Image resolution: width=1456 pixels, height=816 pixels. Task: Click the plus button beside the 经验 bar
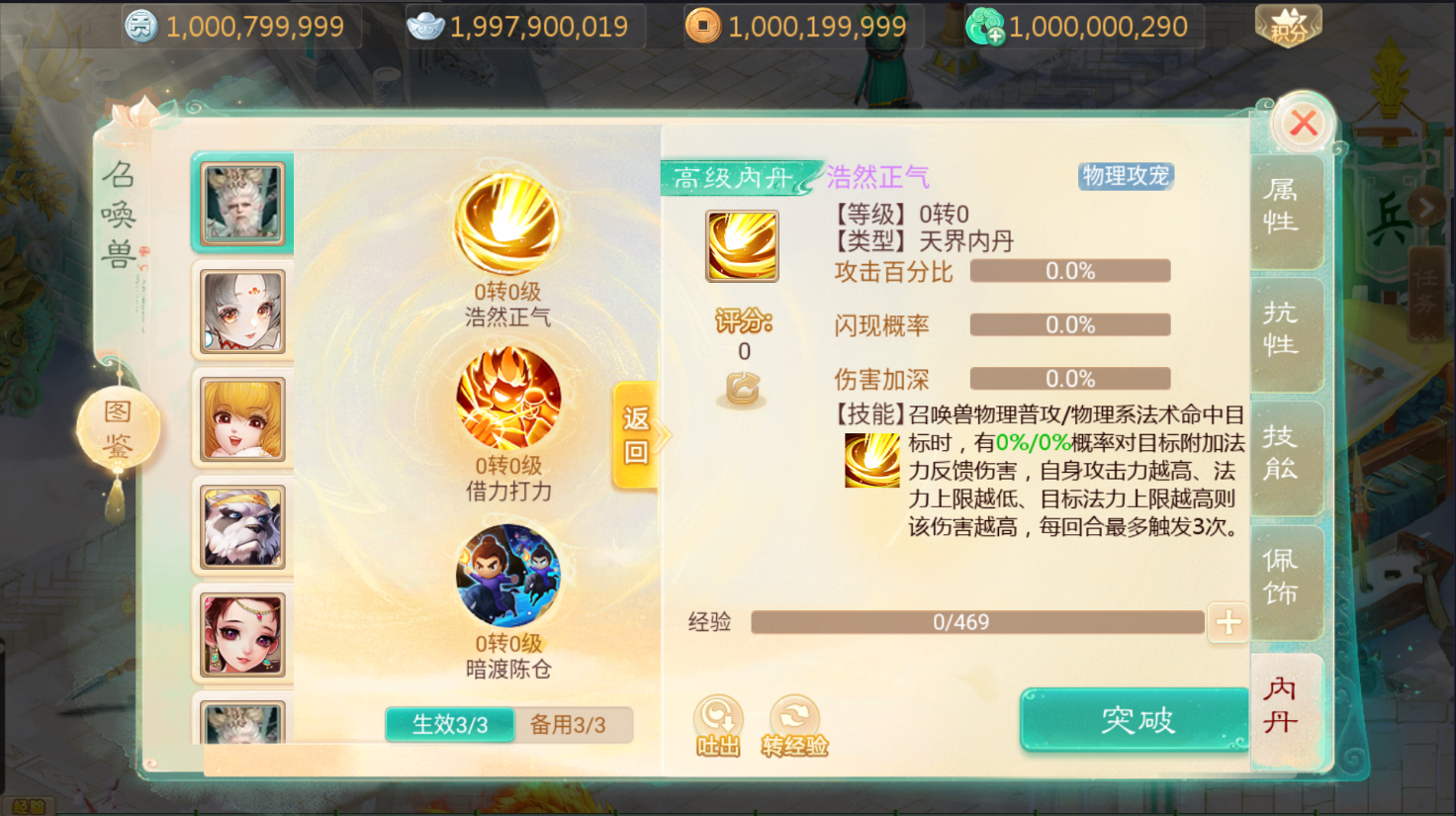tap(1228, 622)
